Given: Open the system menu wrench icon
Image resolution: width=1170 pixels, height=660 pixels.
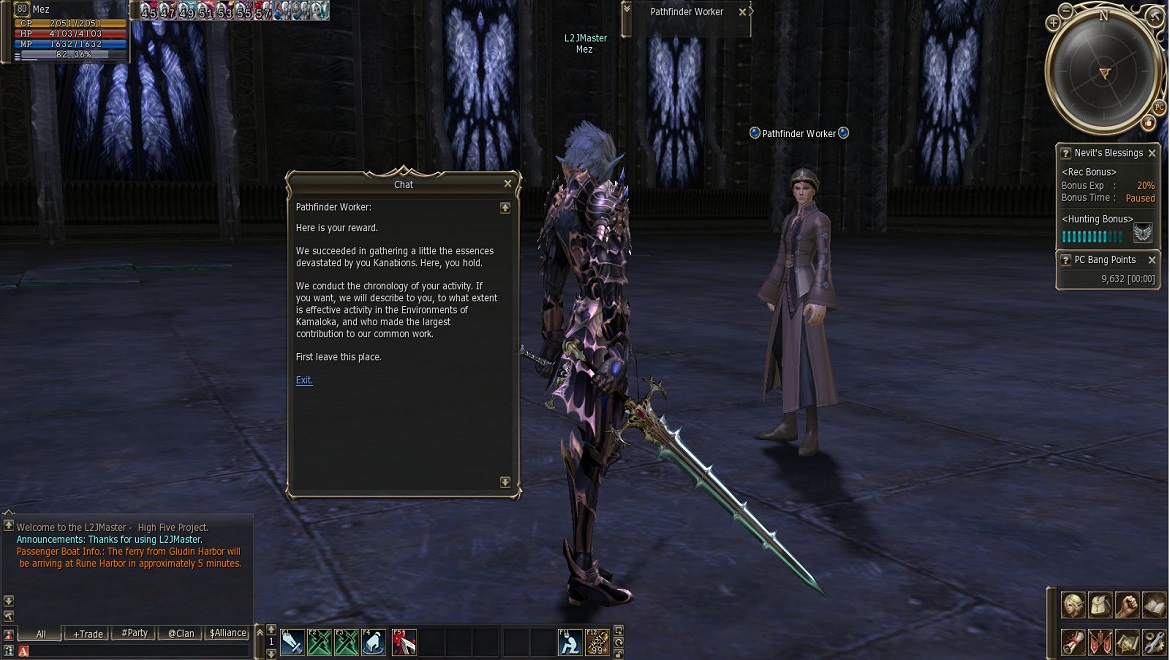Looking at the screenshot, I should (x=1154, y=641).
